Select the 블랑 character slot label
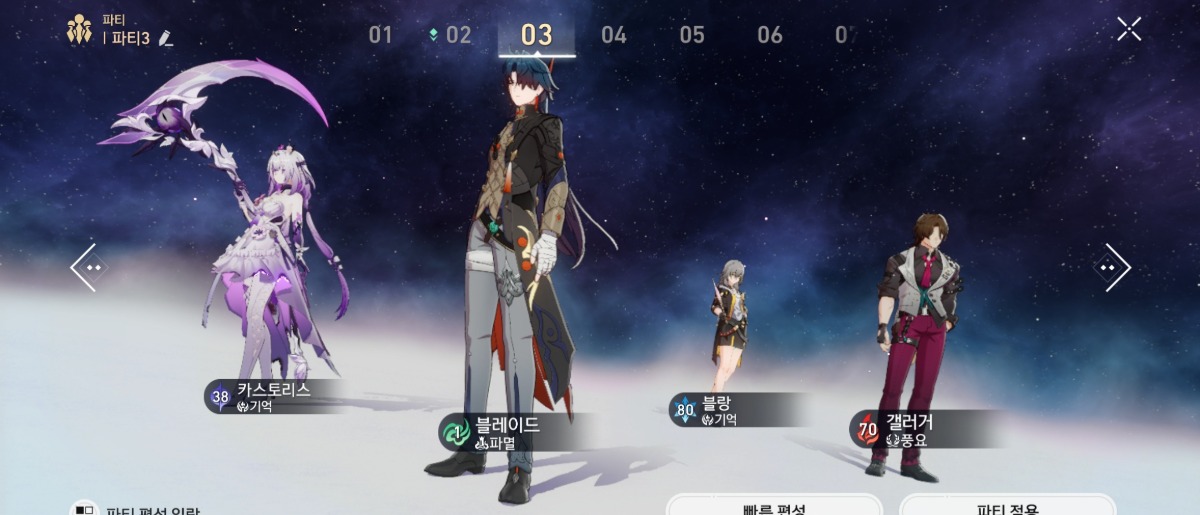The width and height of the screenshot is (1200, 515). pyautogui.click(x=728, y=410)
